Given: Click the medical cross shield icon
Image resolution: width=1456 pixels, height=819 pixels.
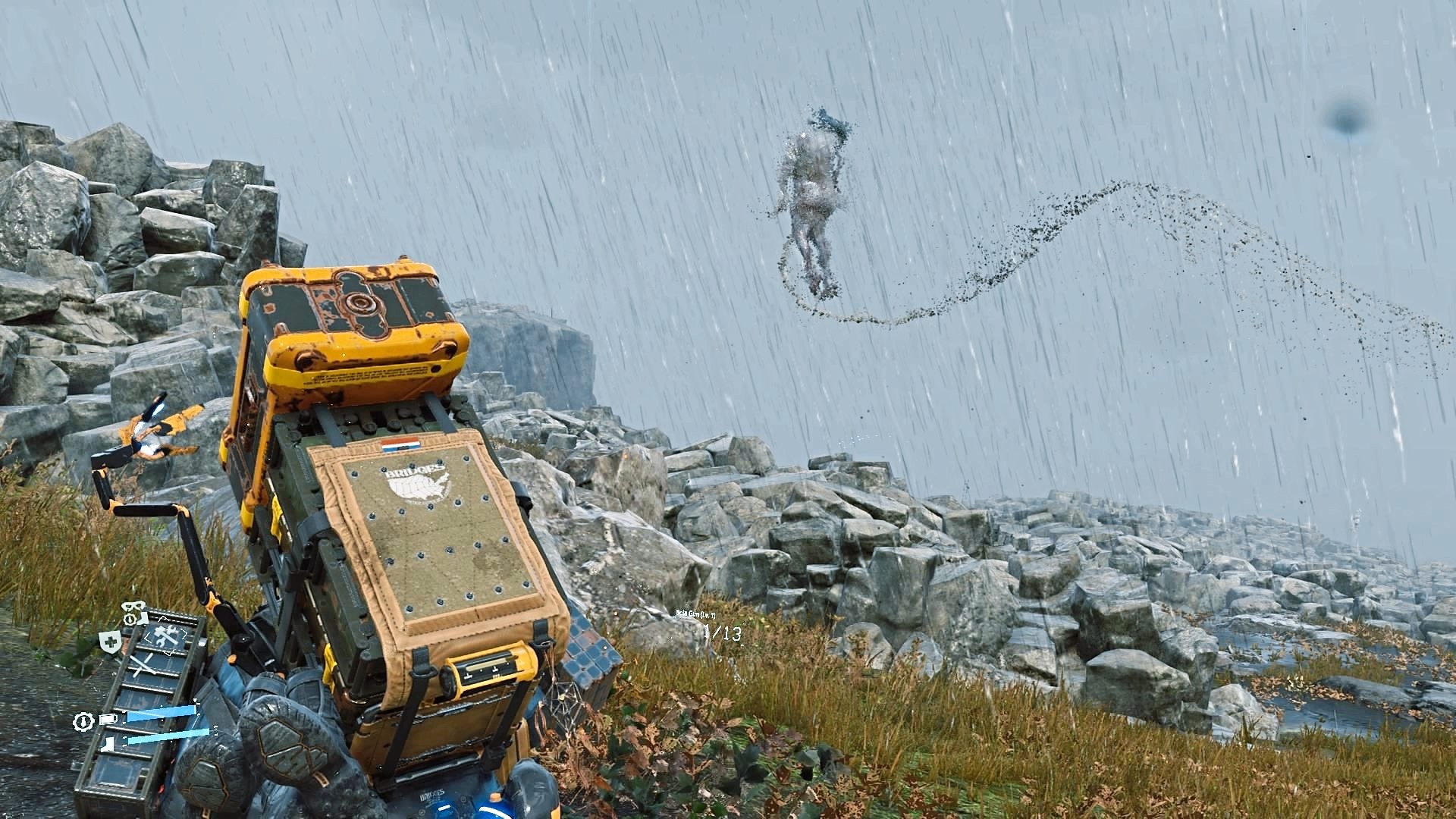Looking at the screenshot, I should pos(109,641).
